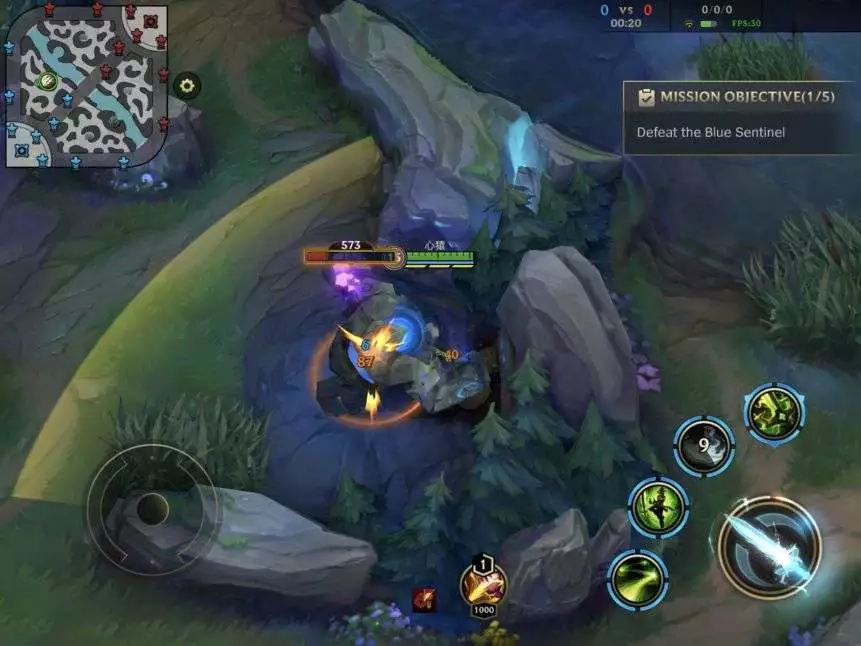Tap the glowing sword basic attack button
The height and width of the screenshot is (646, 861).
pos(768,546)
